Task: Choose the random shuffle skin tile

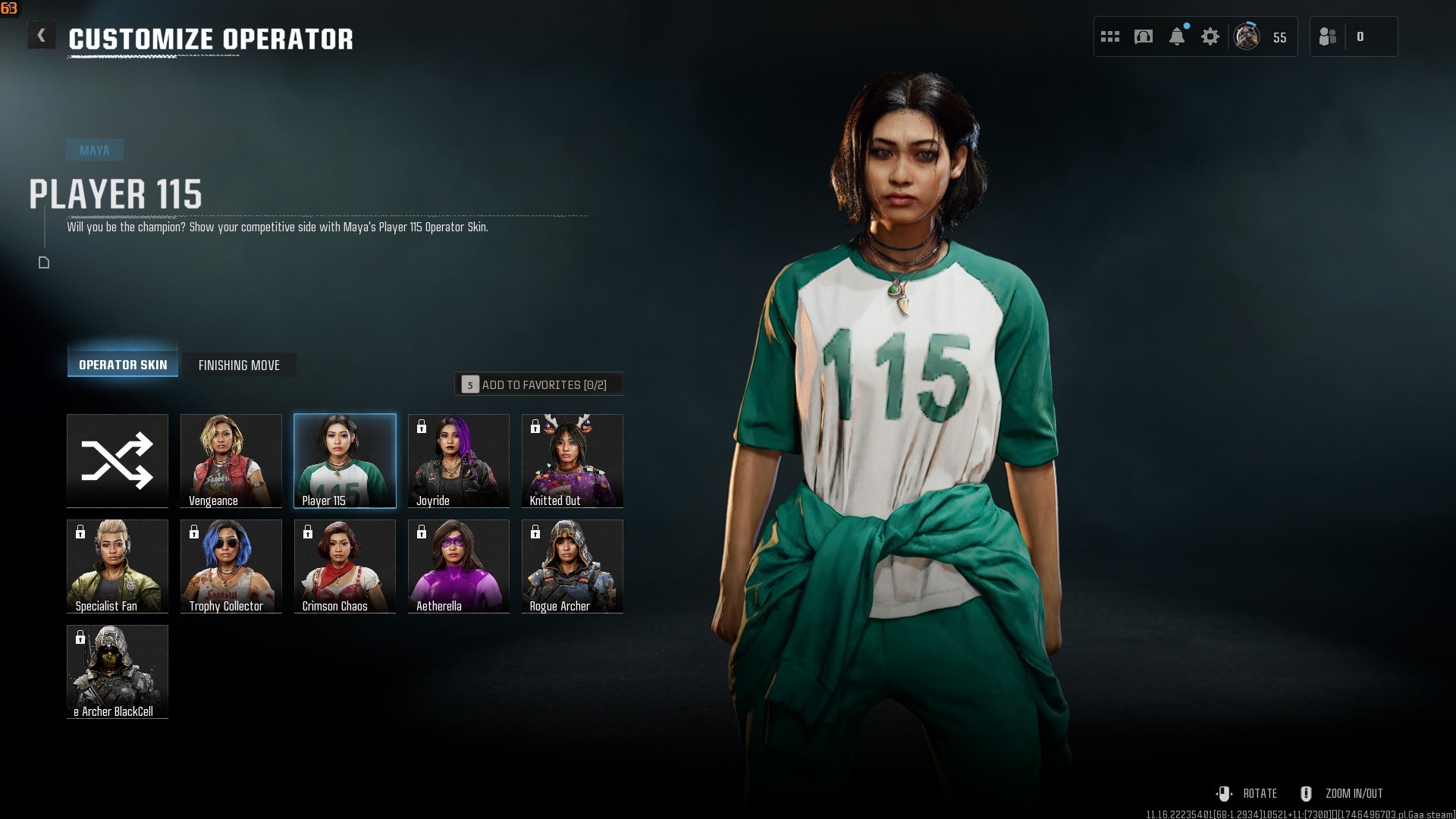Action: coord(118,460)
